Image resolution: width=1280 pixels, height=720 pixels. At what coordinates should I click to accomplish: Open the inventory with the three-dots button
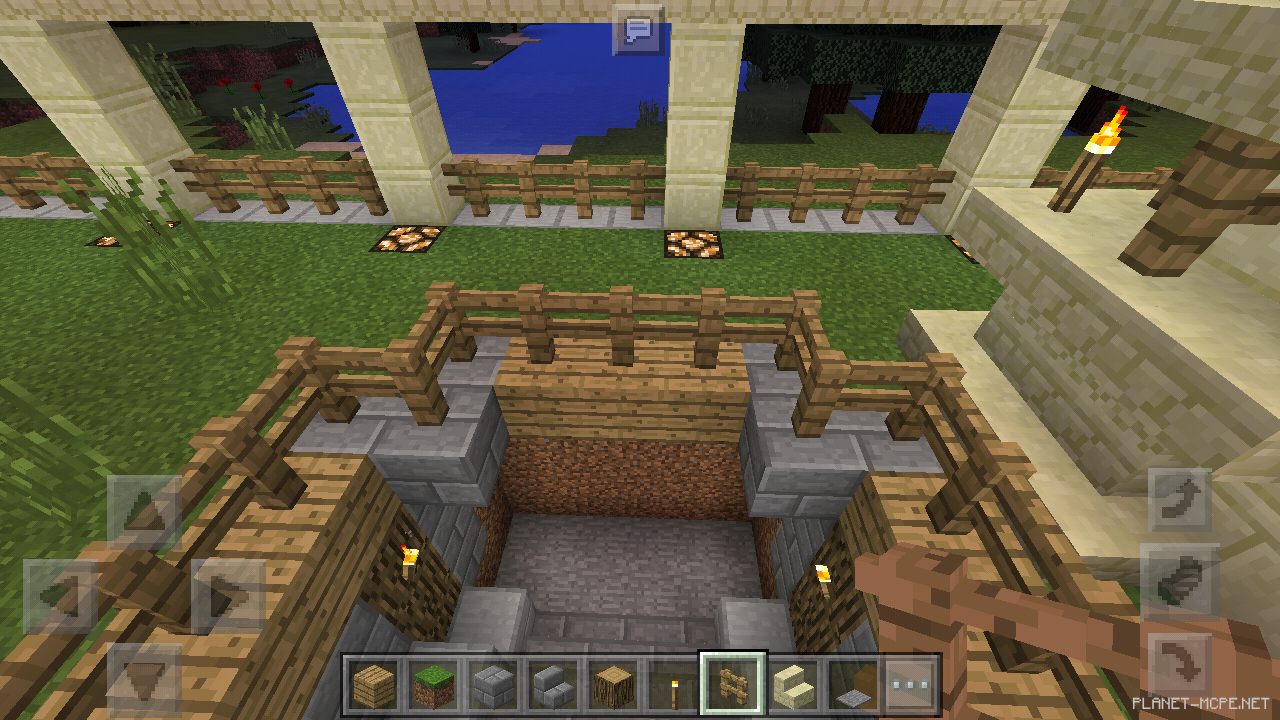point(910,686)
